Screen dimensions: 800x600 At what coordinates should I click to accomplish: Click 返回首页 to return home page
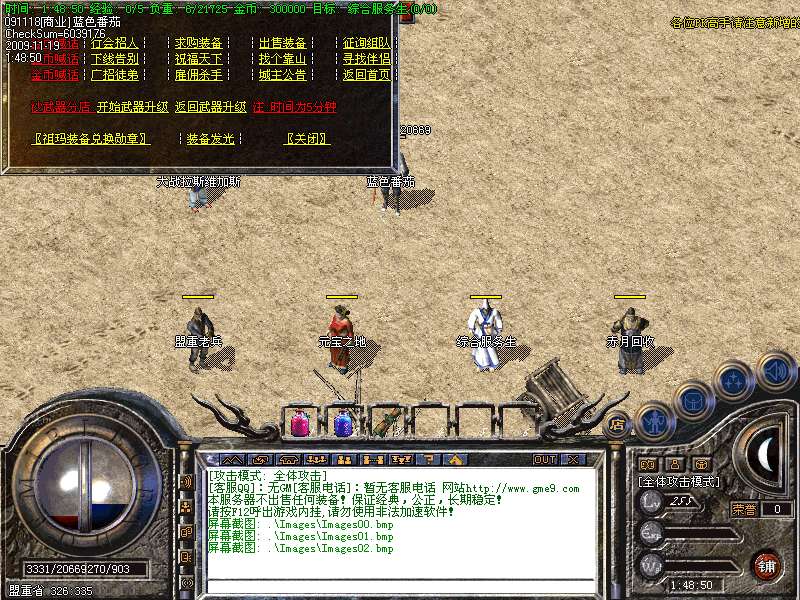(x=367, y=75)
